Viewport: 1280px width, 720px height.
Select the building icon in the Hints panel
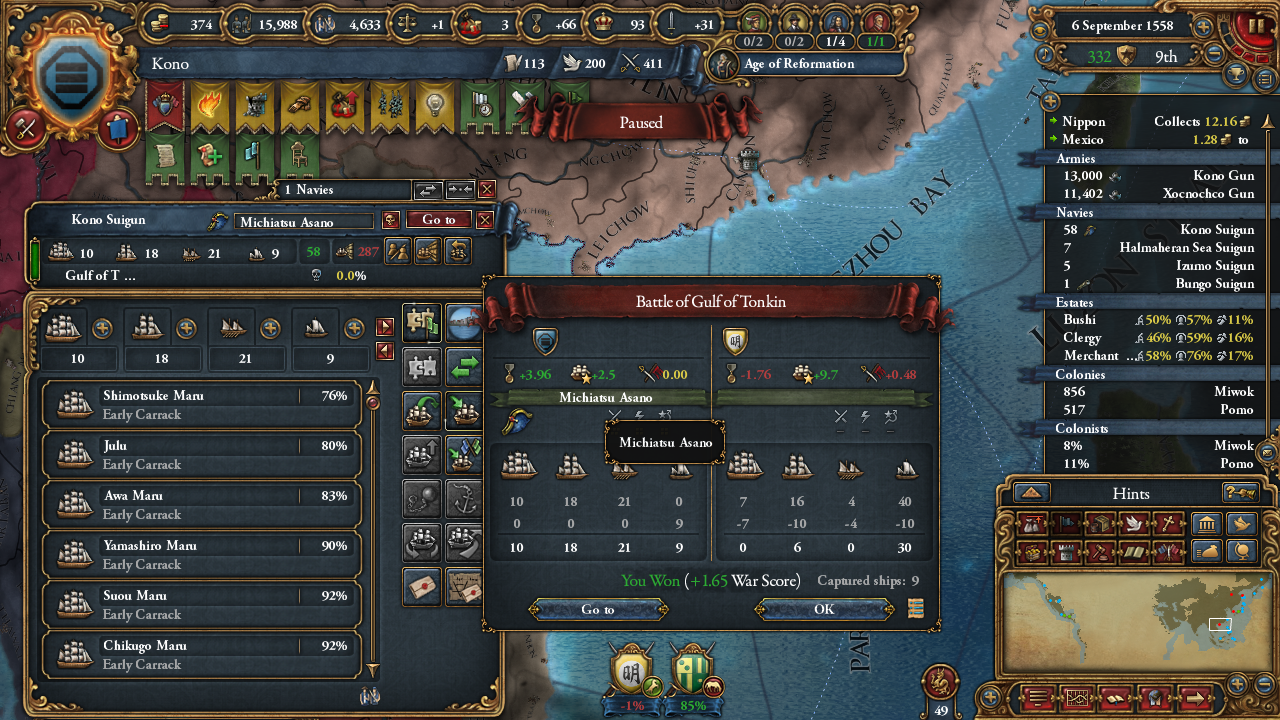pos(1208,524)
